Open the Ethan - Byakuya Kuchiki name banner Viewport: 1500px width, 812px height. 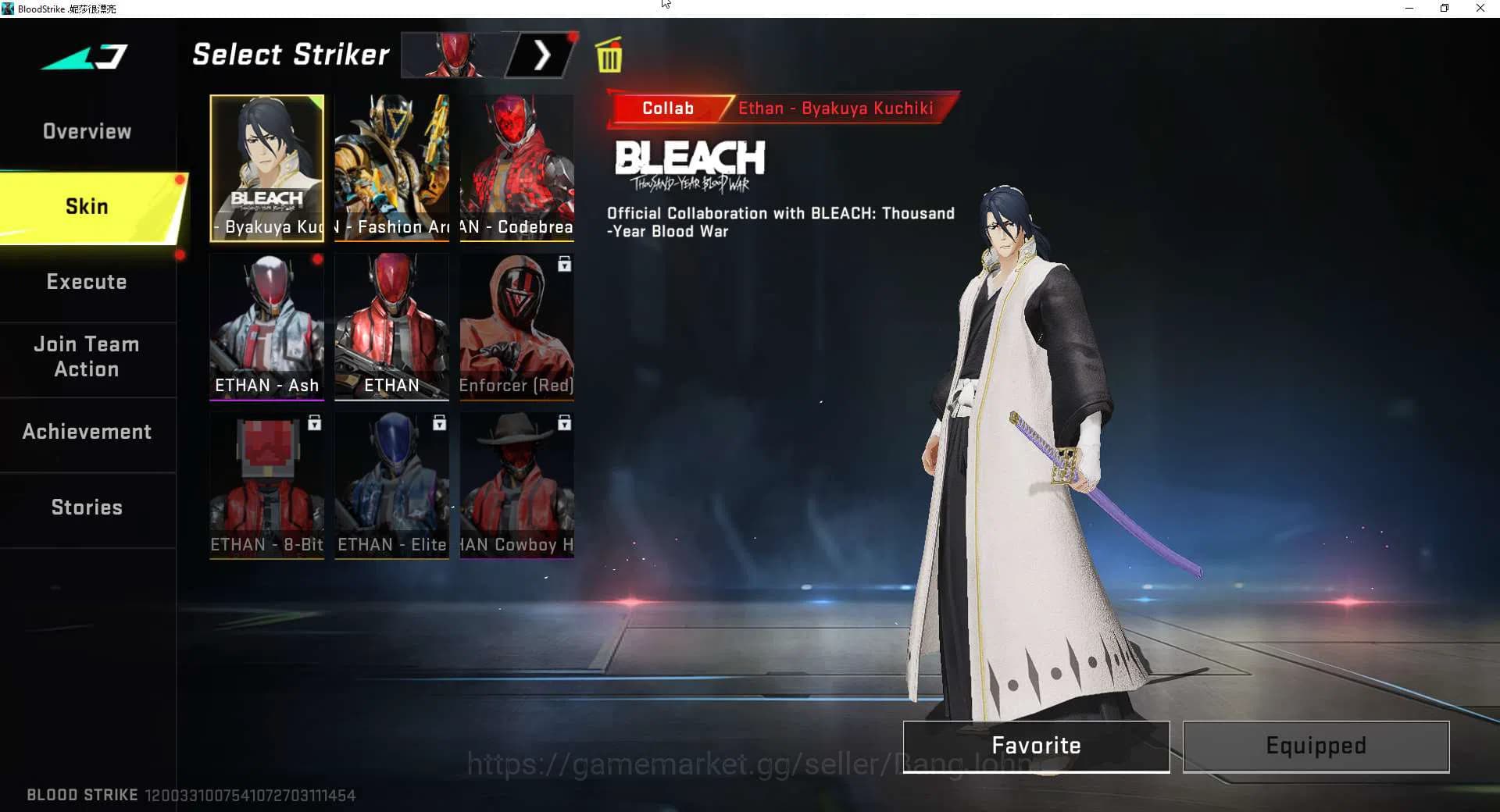[x=836, y=109]
